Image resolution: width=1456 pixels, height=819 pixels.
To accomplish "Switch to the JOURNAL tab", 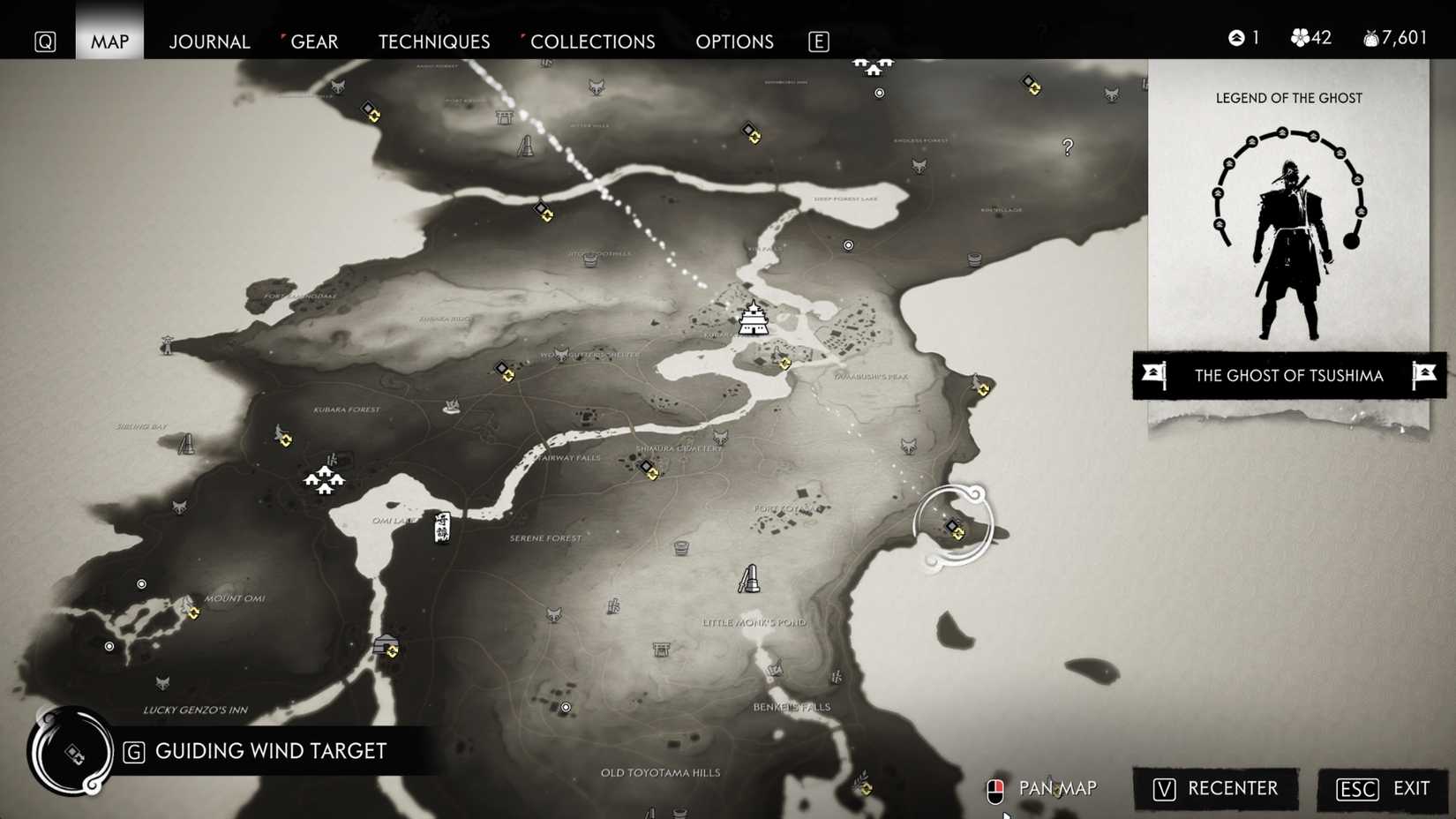I will [209, 41].
